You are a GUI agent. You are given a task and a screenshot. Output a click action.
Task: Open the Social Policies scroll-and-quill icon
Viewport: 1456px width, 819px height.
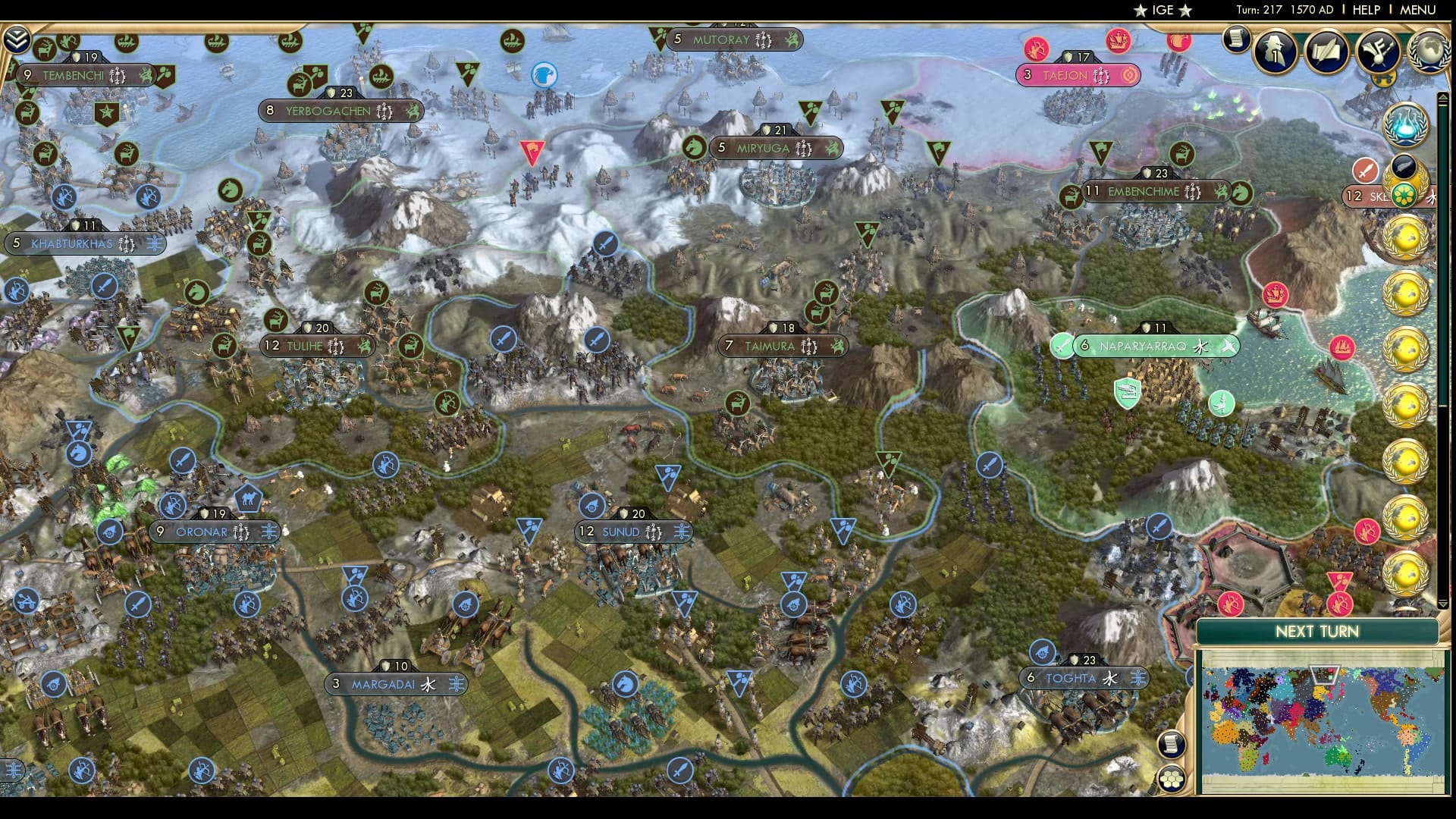[1326, 52]
